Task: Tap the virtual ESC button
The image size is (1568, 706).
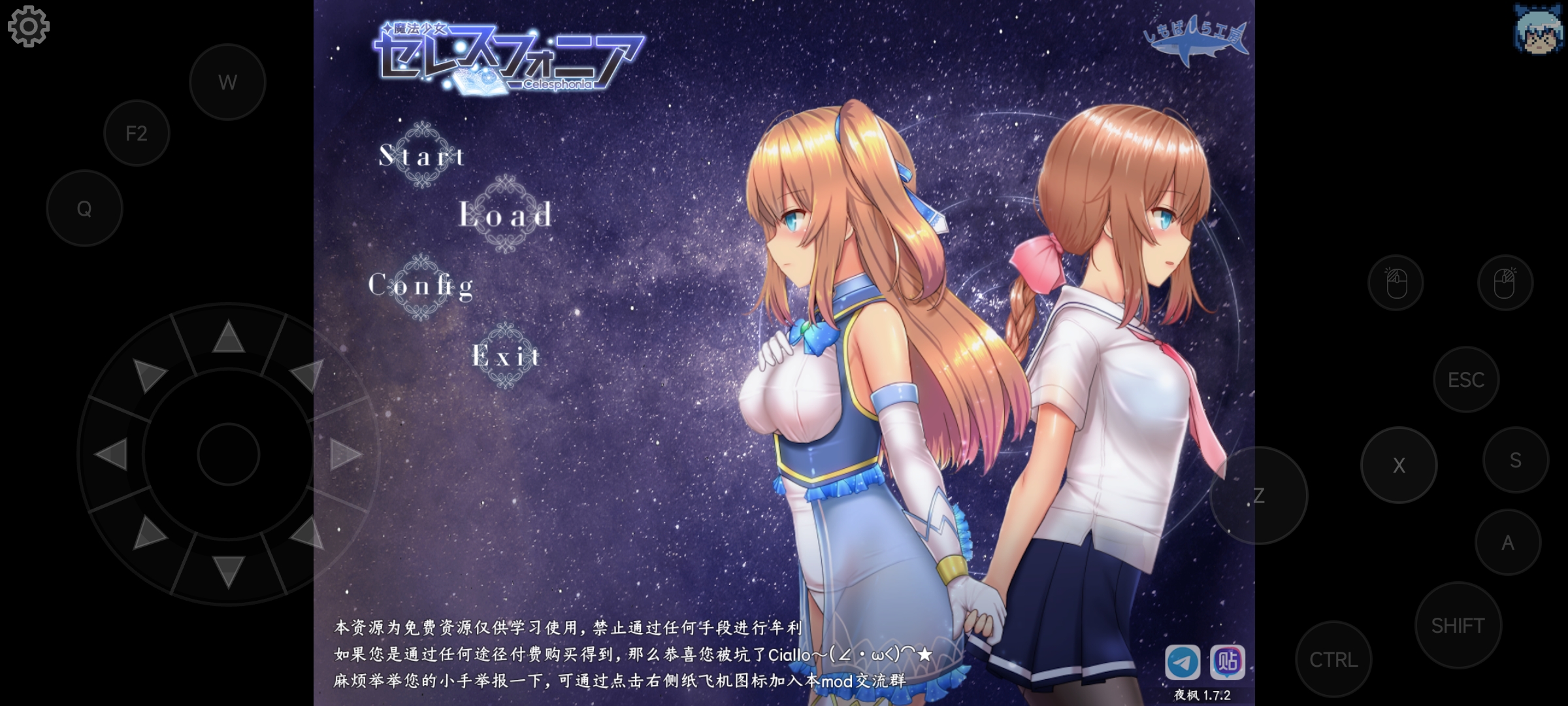Action: point(1465,379)
